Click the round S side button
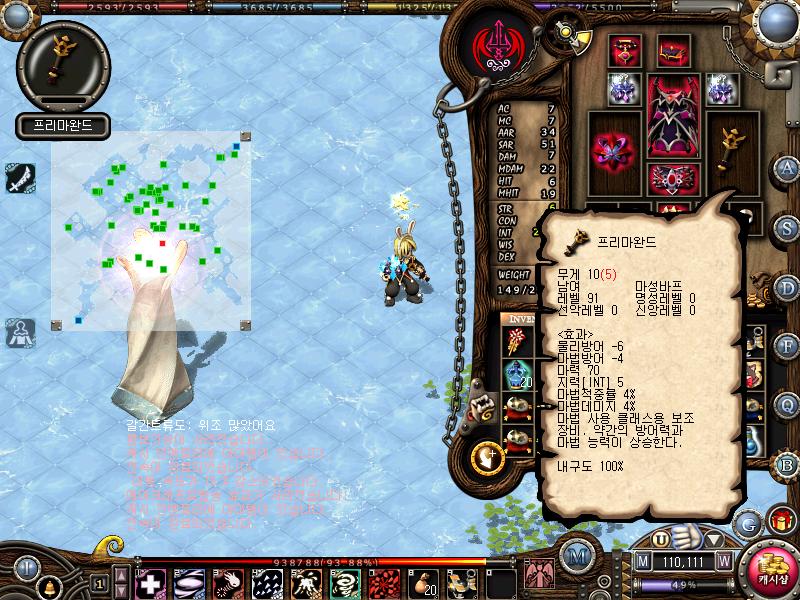 point(787,227)
